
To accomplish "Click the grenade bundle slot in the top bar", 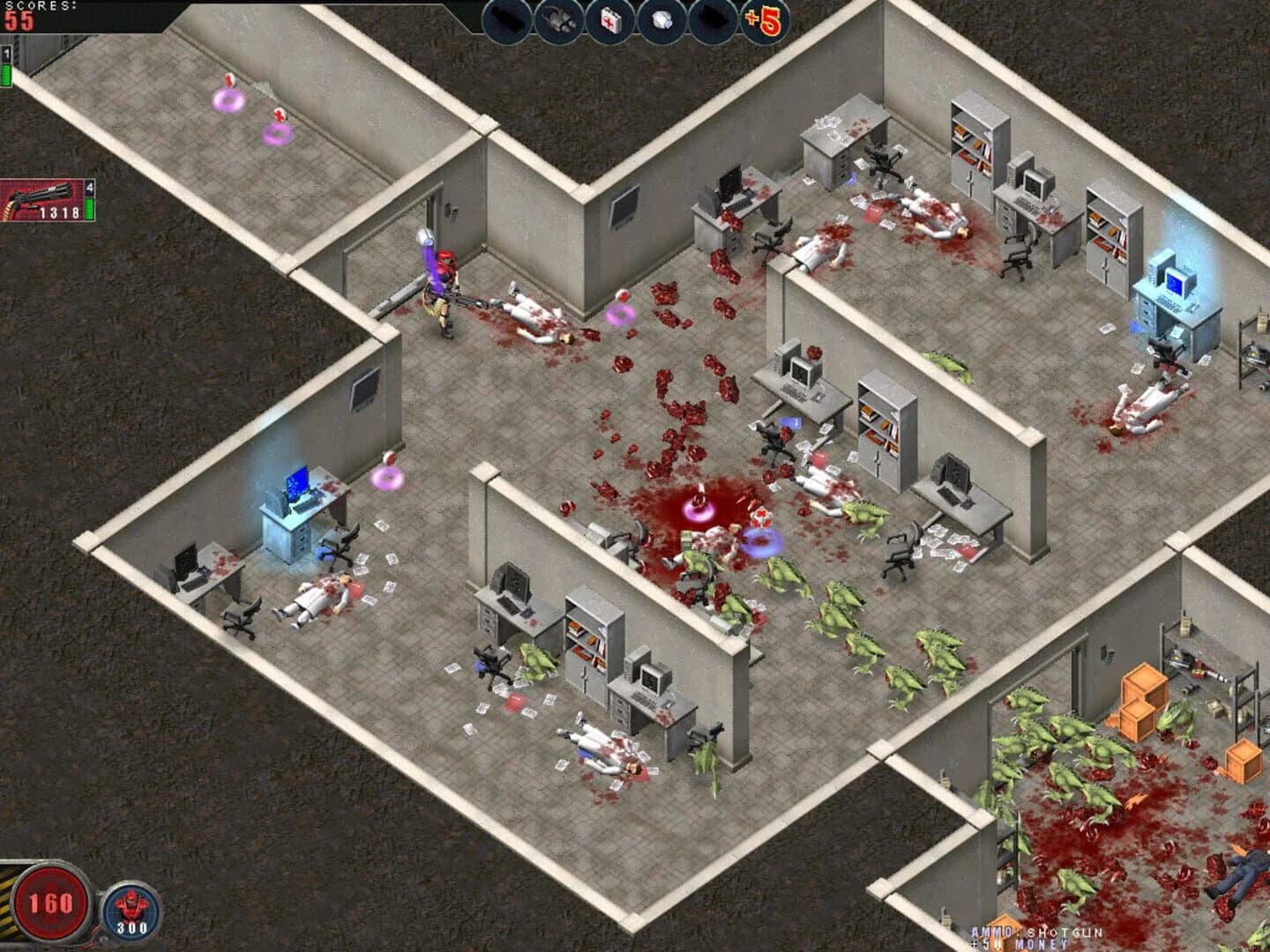I will pos(558,20).
